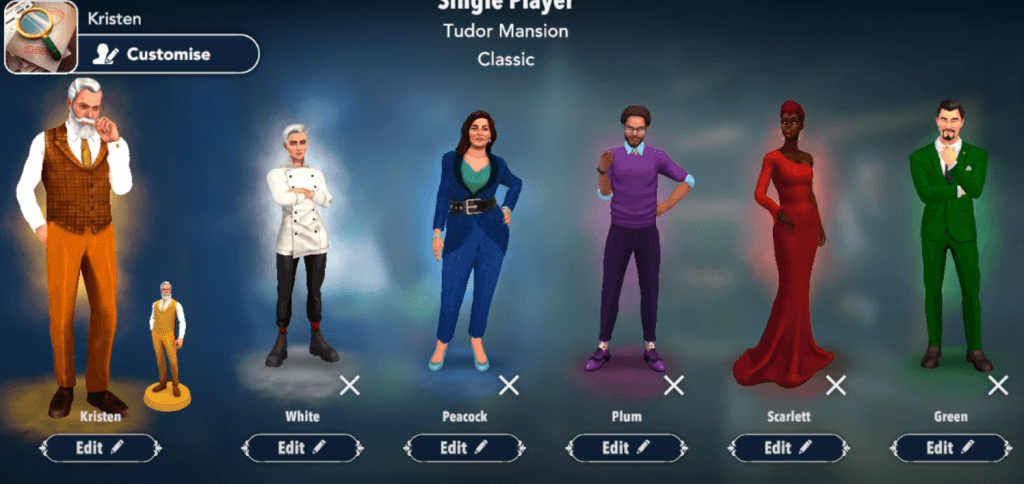1024x484 pixels.
Task: Edit the Plum character
Action: tap(627, 448)
